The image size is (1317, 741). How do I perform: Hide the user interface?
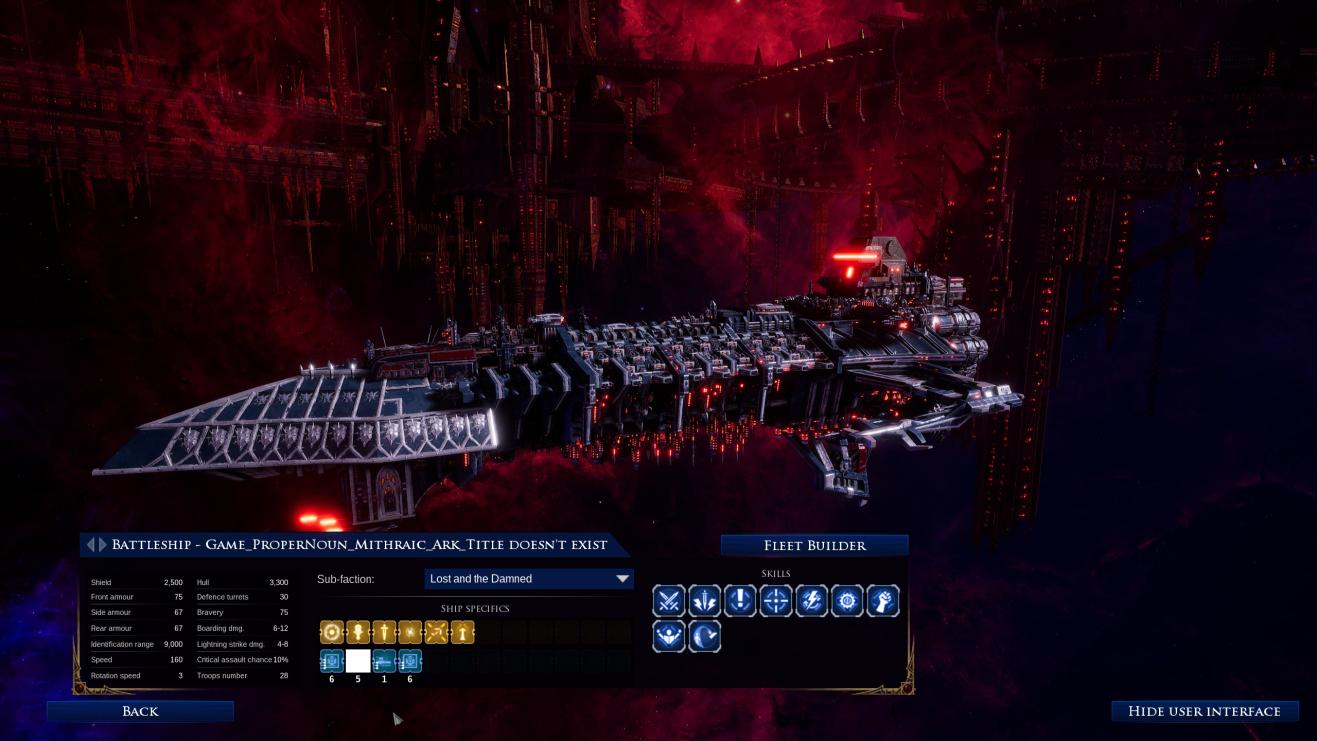tap(1204, 711)
